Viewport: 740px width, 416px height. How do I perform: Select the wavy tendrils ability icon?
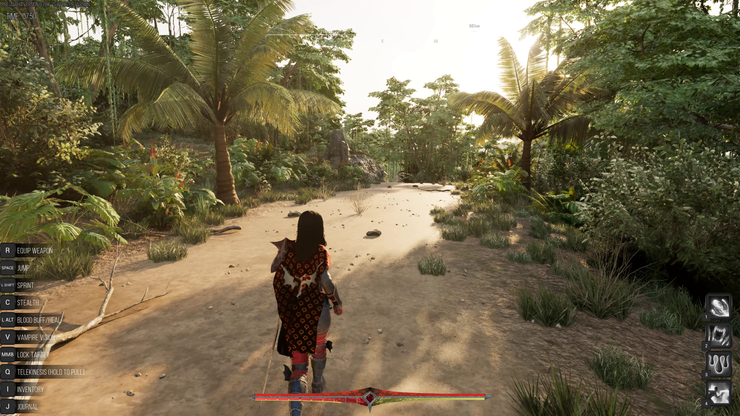pyautogui.click(x=718, y=364)
